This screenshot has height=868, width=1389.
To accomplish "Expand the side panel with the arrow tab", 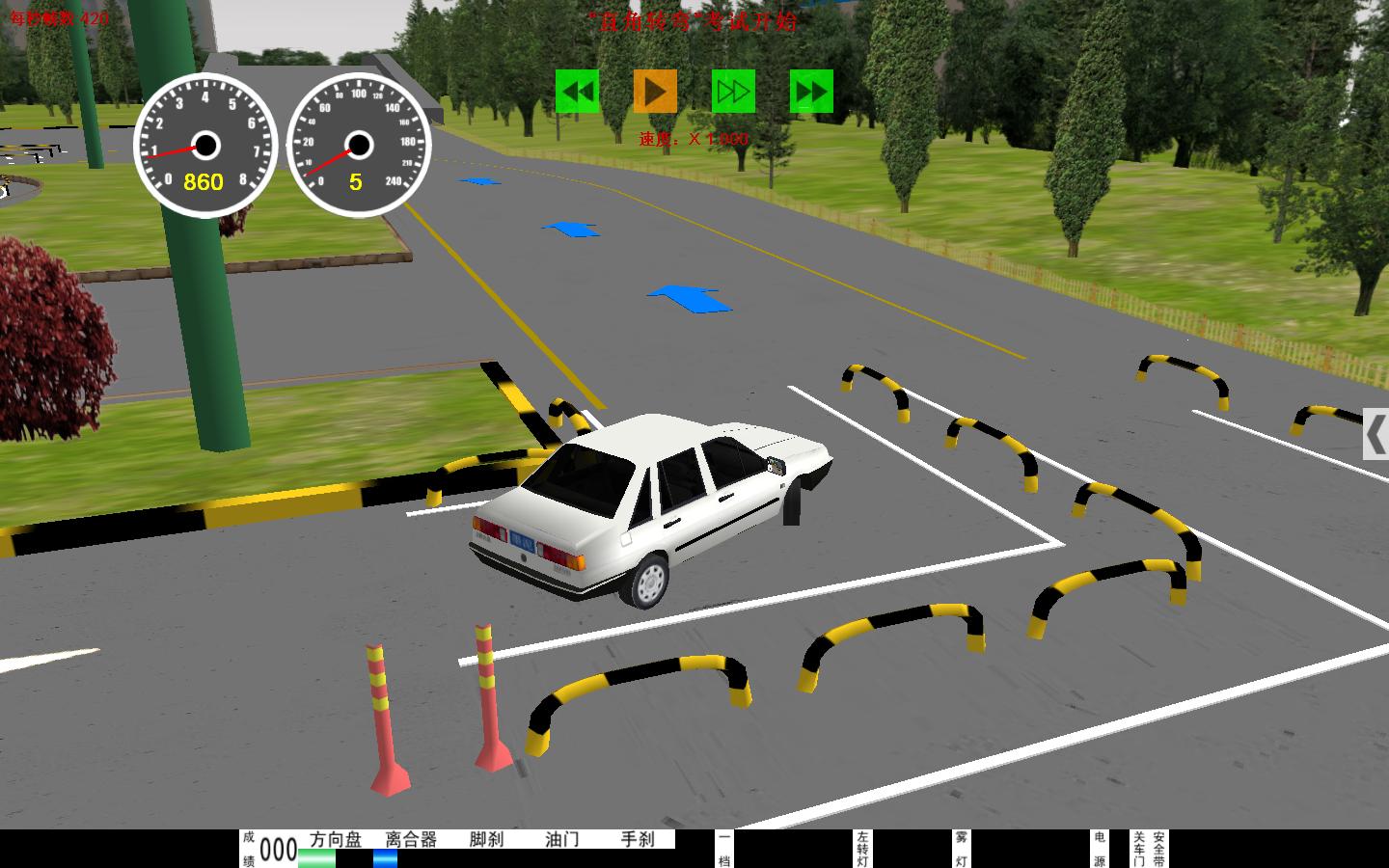I will (x=1375, y=433).
